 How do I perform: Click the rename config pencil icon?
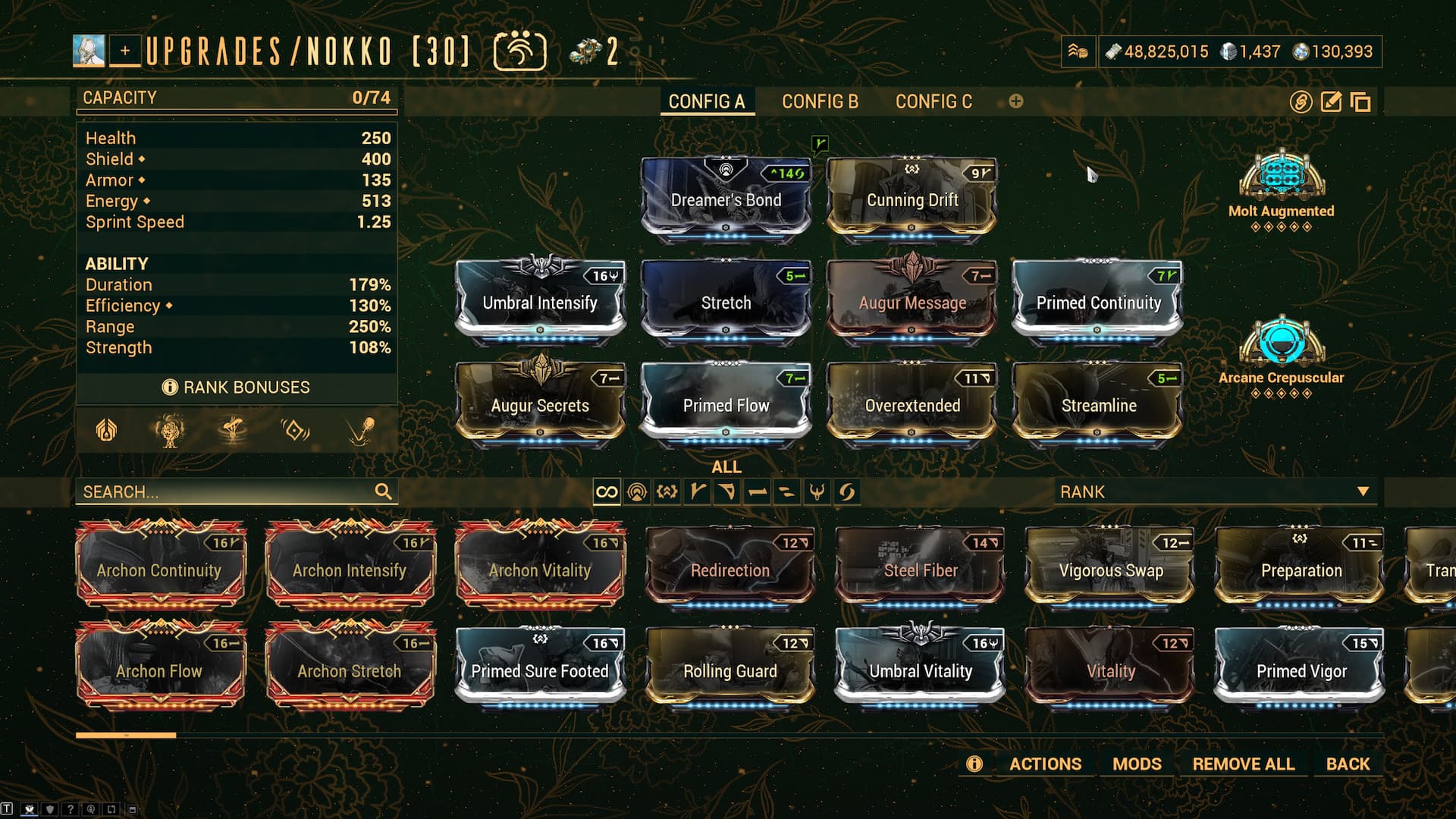[1331, 102]
